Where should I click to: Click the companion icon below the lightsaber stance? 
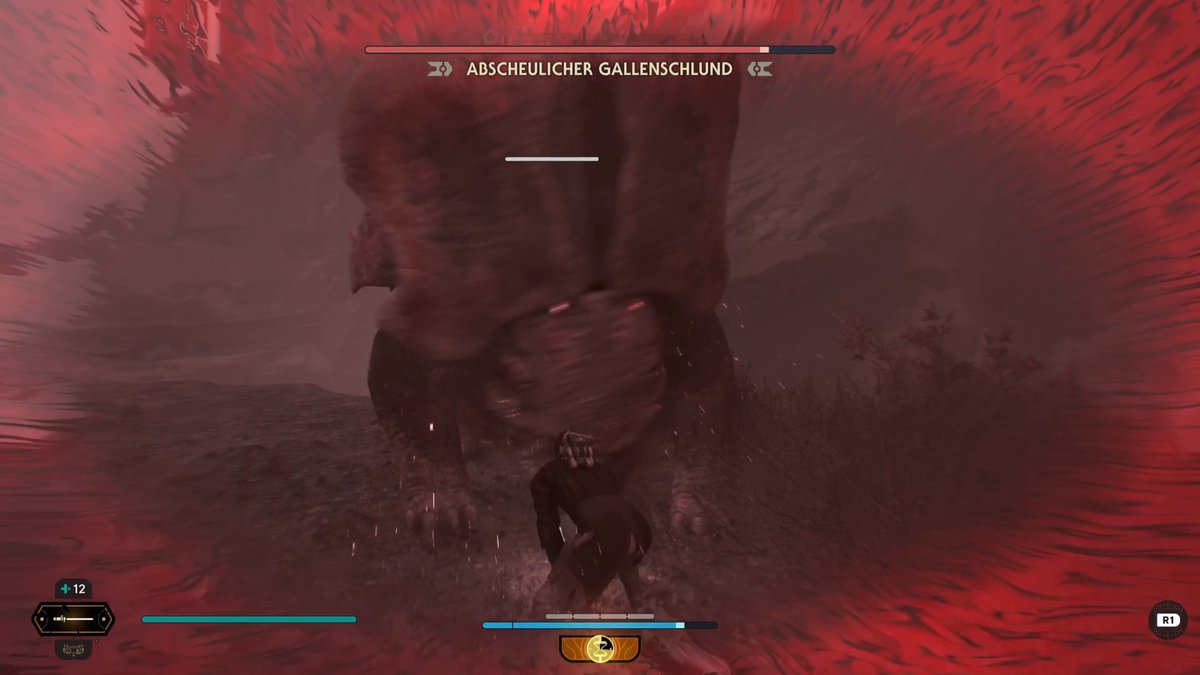(73, 648)
